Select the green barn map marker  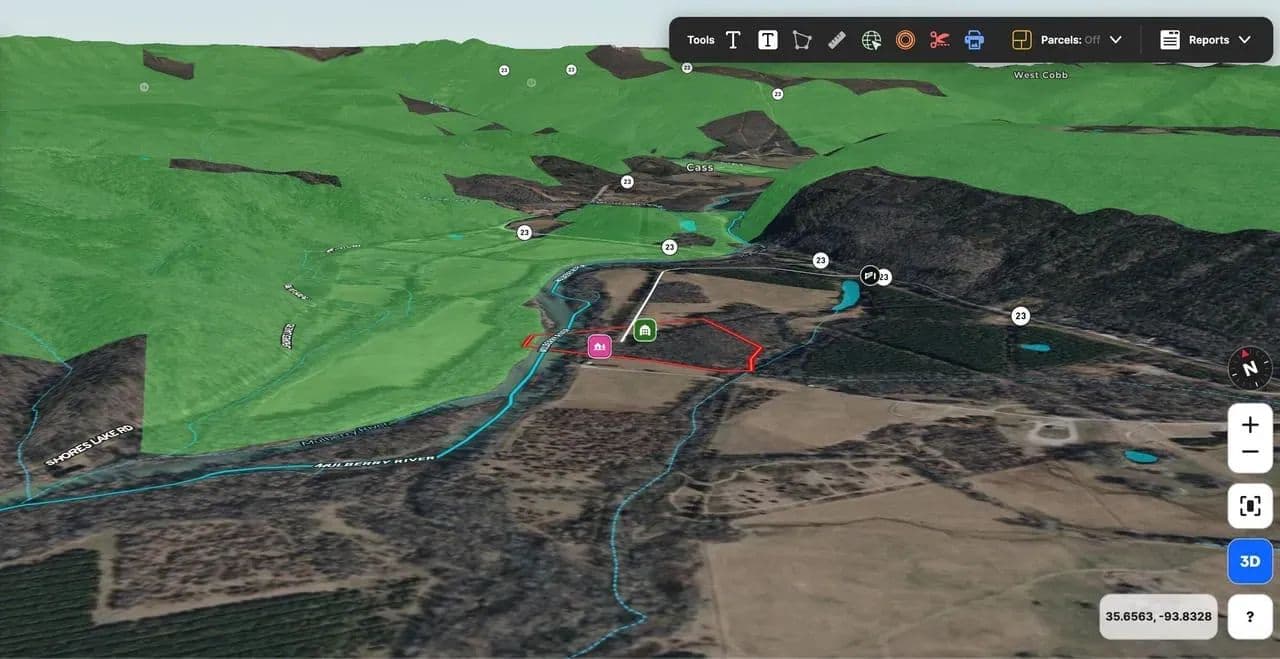645,329
